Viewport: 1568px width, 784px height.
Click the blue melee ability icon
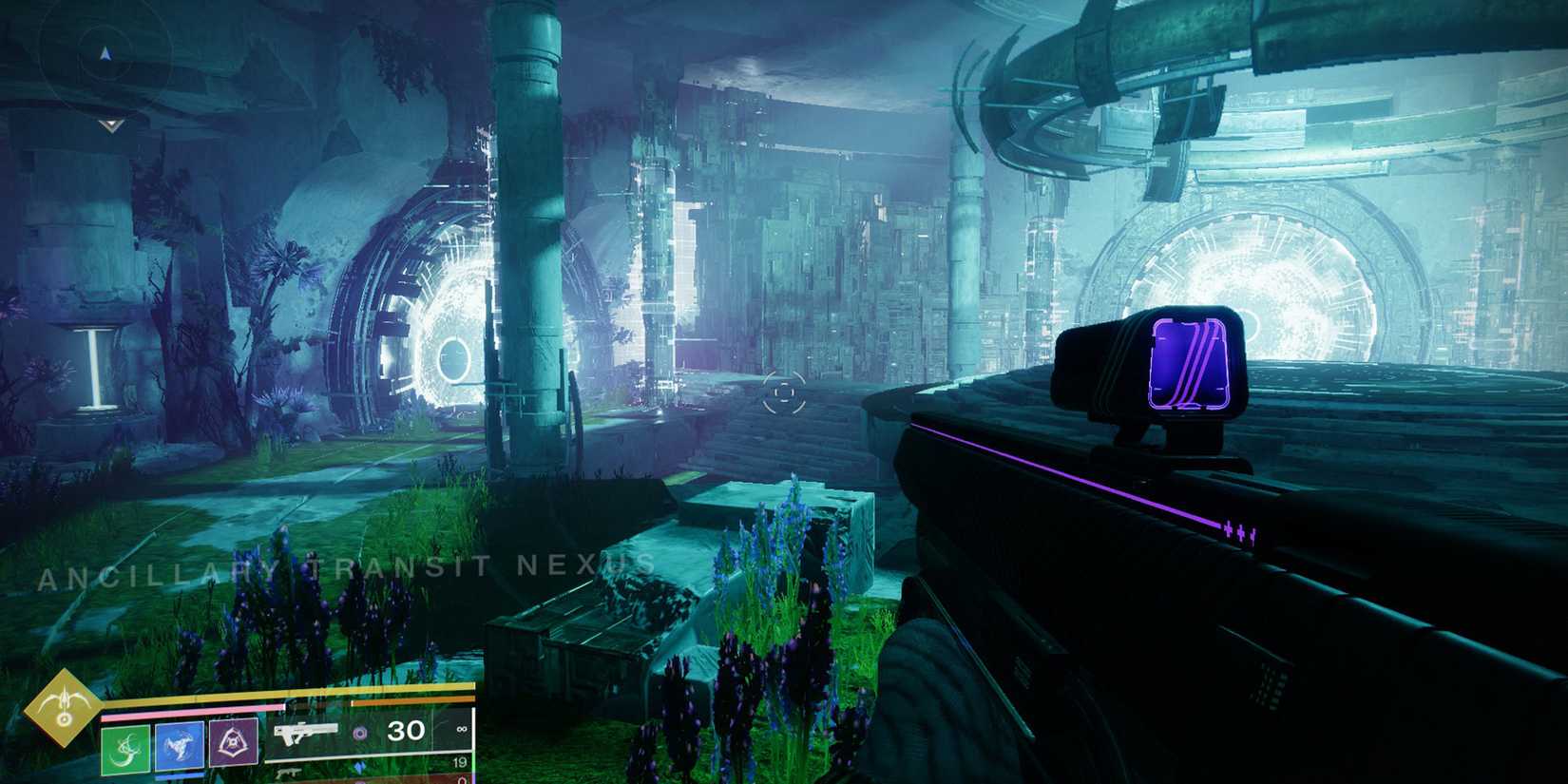(180, 746)
